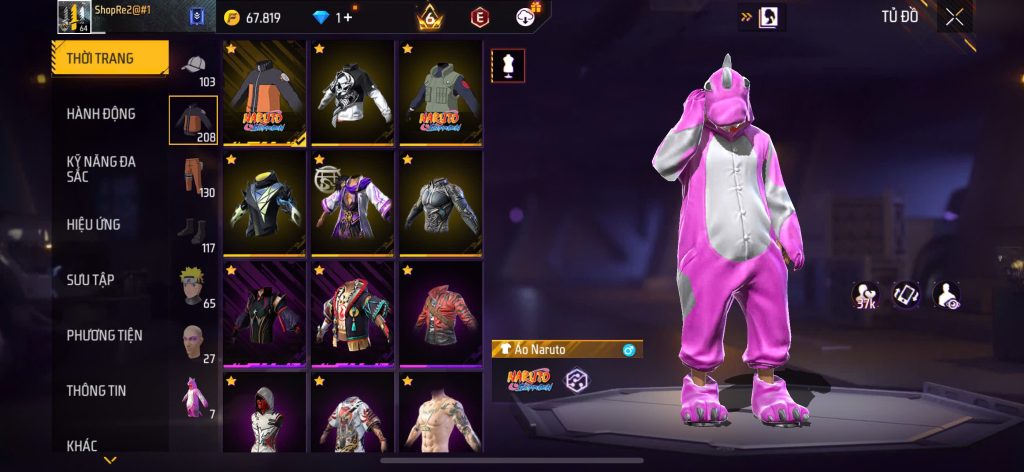
Task: Switch to Kỹ Năng Đa Sắc tab
Action: pyautogui.click(x=101, y=168)
